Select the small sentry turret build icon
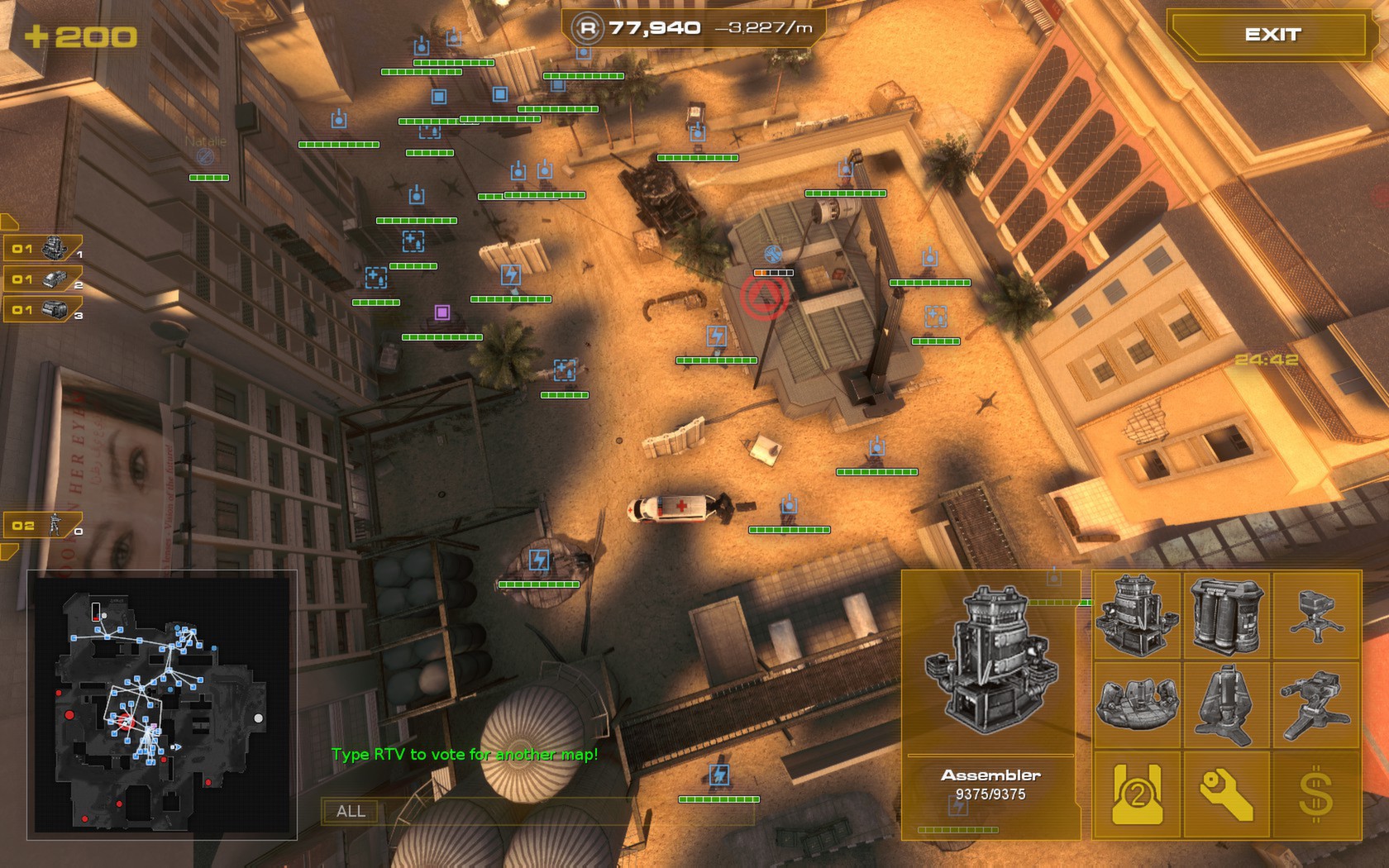This screenshot has width=1389, height=868. [x=1318, y=616]
